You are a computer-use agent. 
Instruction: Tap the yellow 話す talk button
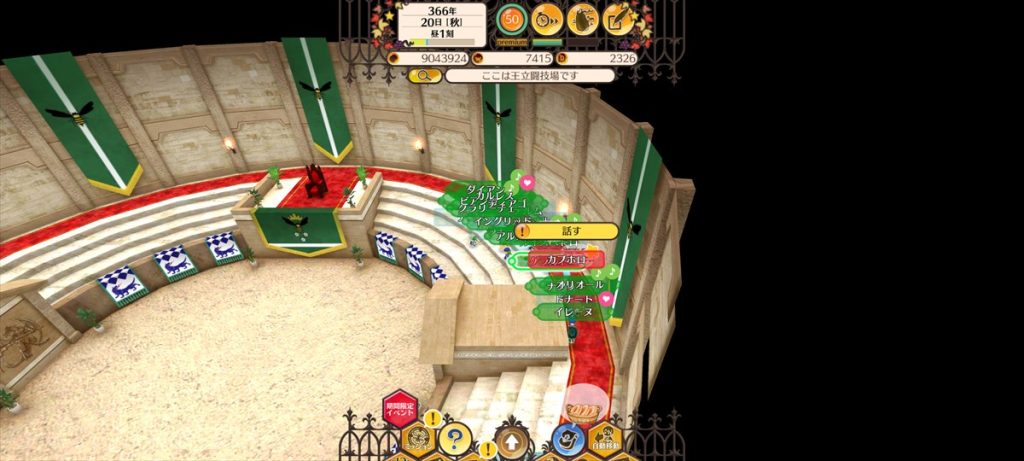coord(566,231)
